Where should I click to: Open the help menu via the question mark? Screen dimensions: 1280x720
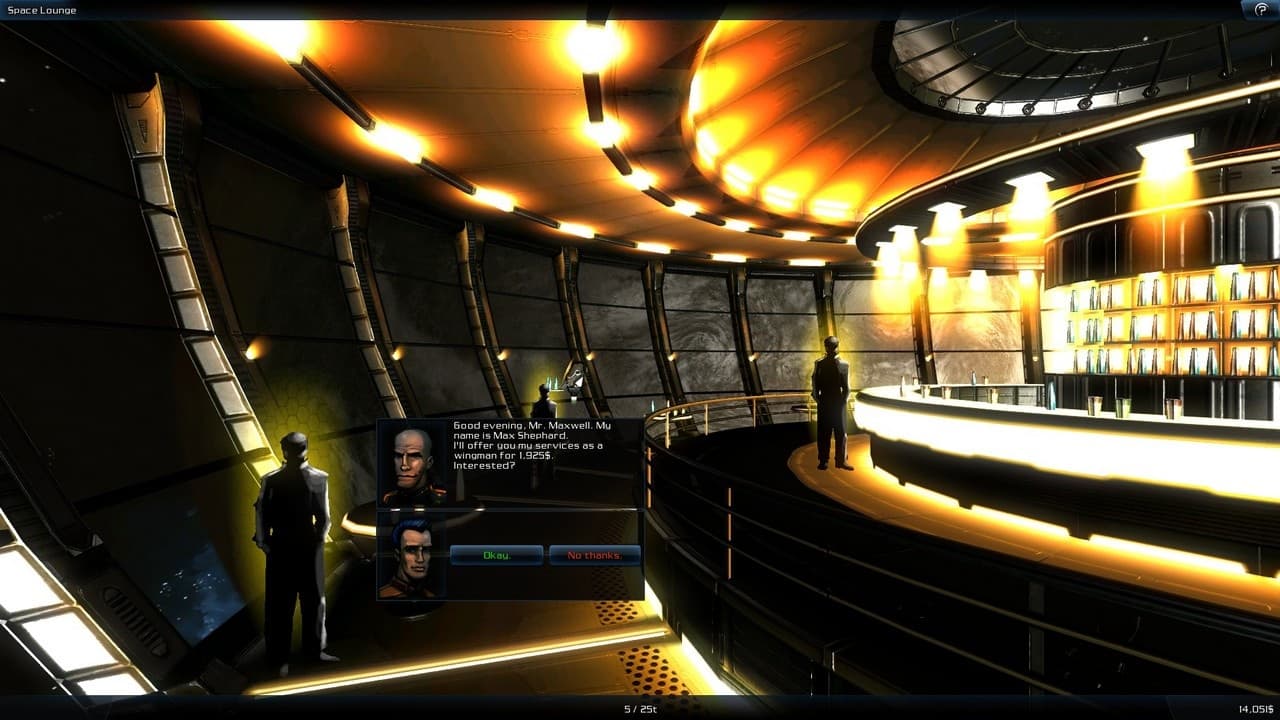(1262, 9)
